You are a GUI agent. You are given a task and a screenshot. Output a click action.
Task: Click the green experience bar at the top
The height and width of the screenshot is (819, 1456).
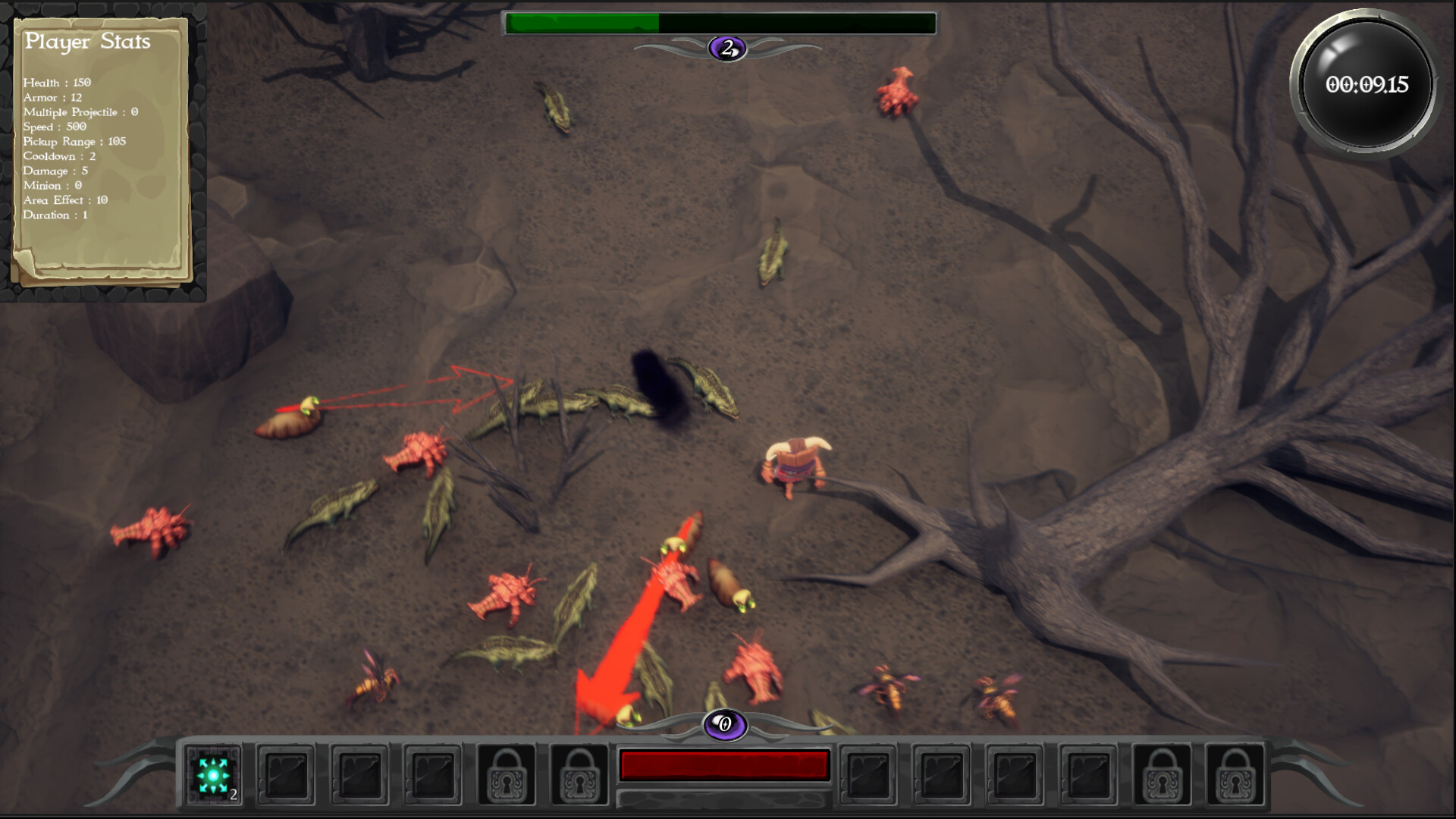point(584,21)
